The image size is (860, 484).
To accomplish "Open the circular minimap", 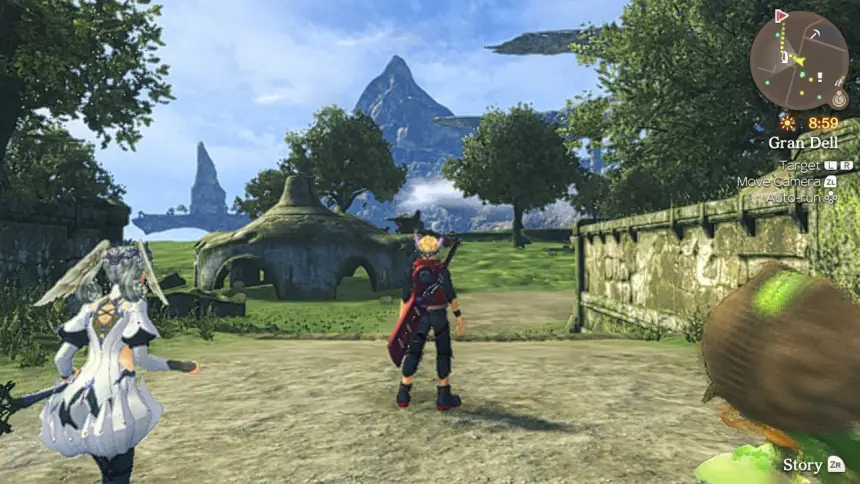I will click(798, 60).
